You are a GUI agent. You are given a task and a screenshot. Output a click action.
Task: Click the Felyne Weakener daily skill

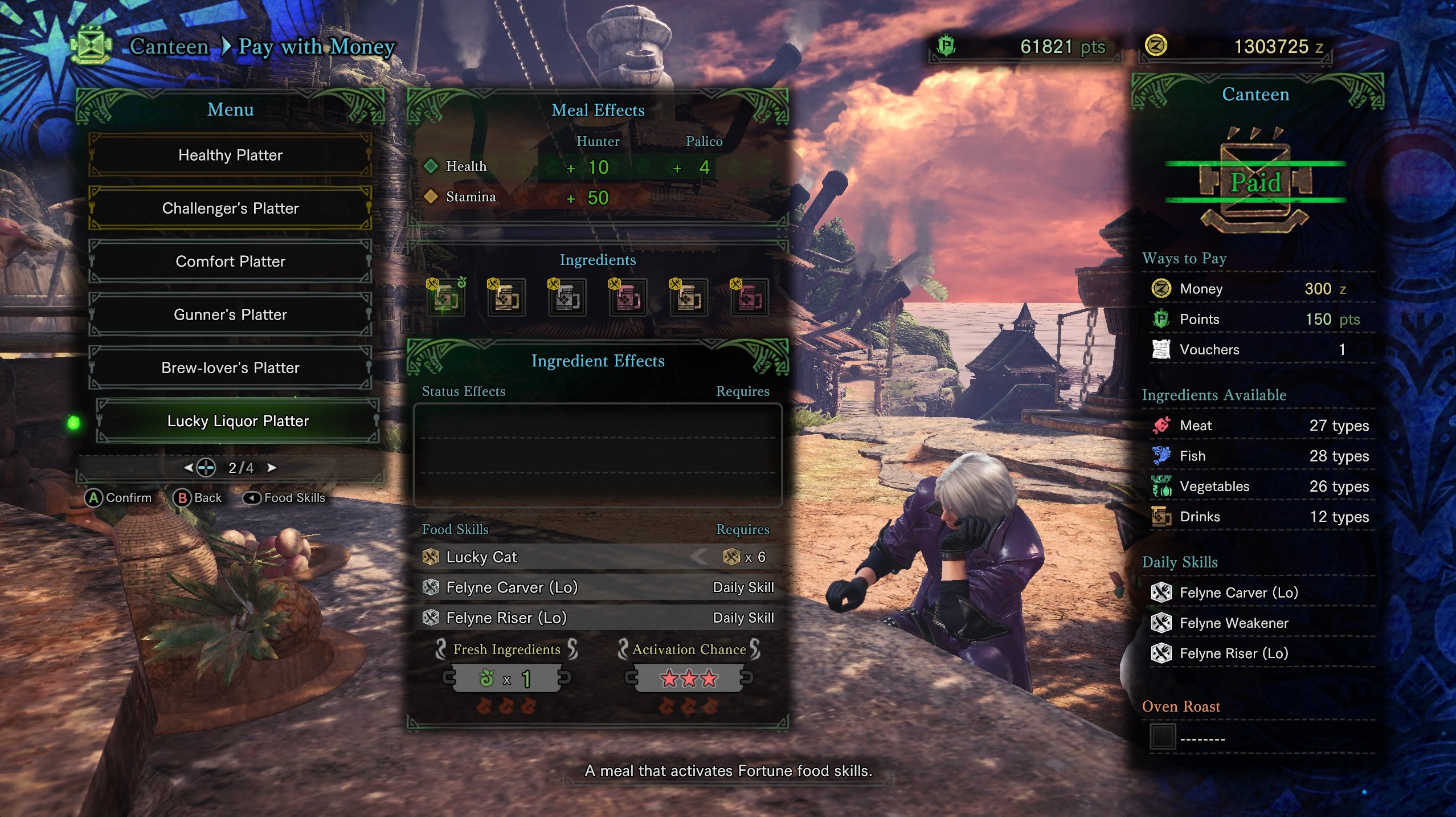pyautogui.click(x=1233, y=623)
